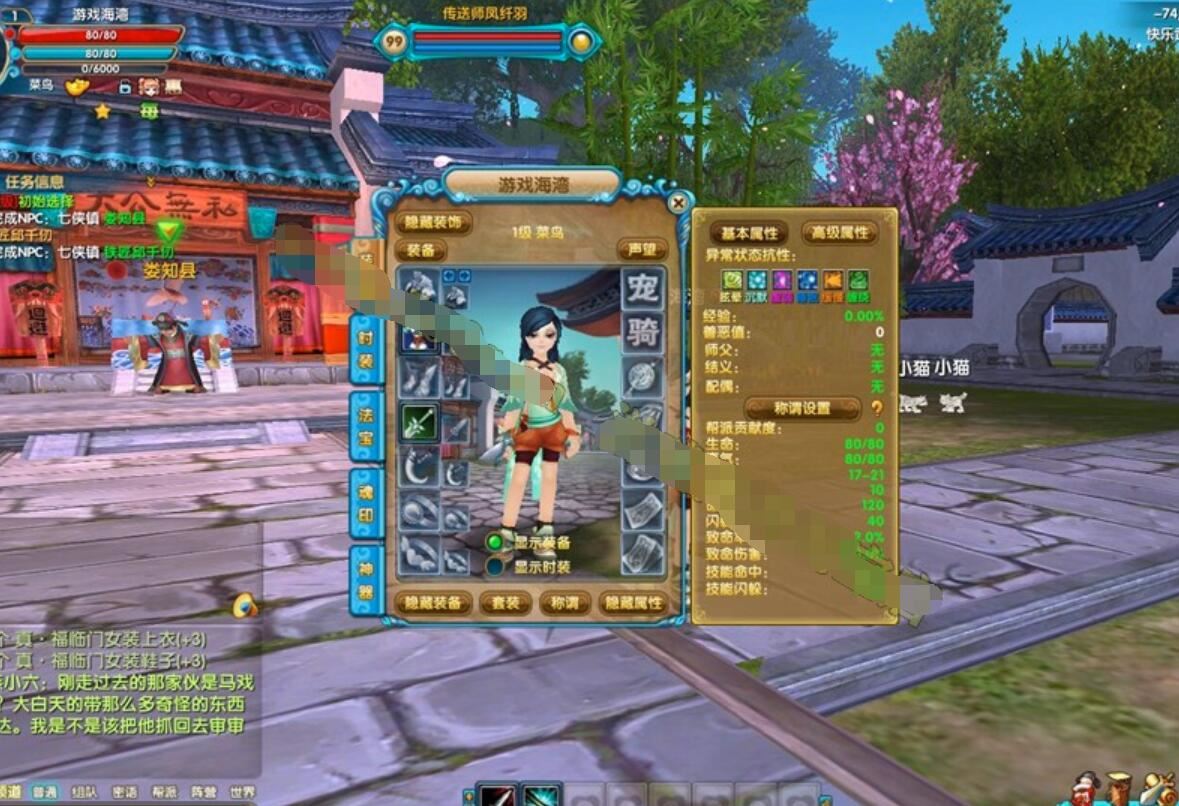
Task: Select the 骑 mount slot
Action: [643, 333]
